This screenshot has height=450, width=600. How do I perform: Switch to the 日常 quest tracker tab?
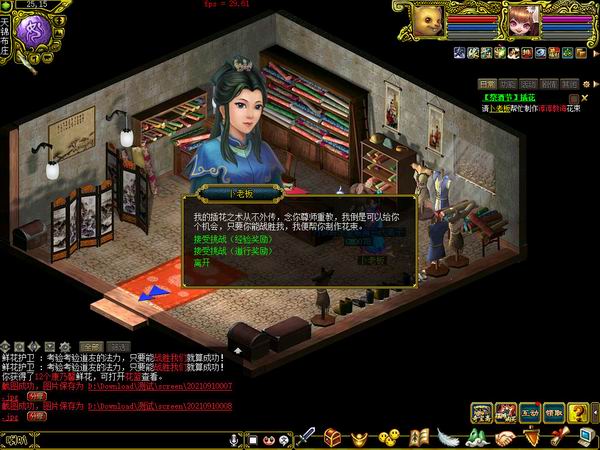tap(486, 84)
